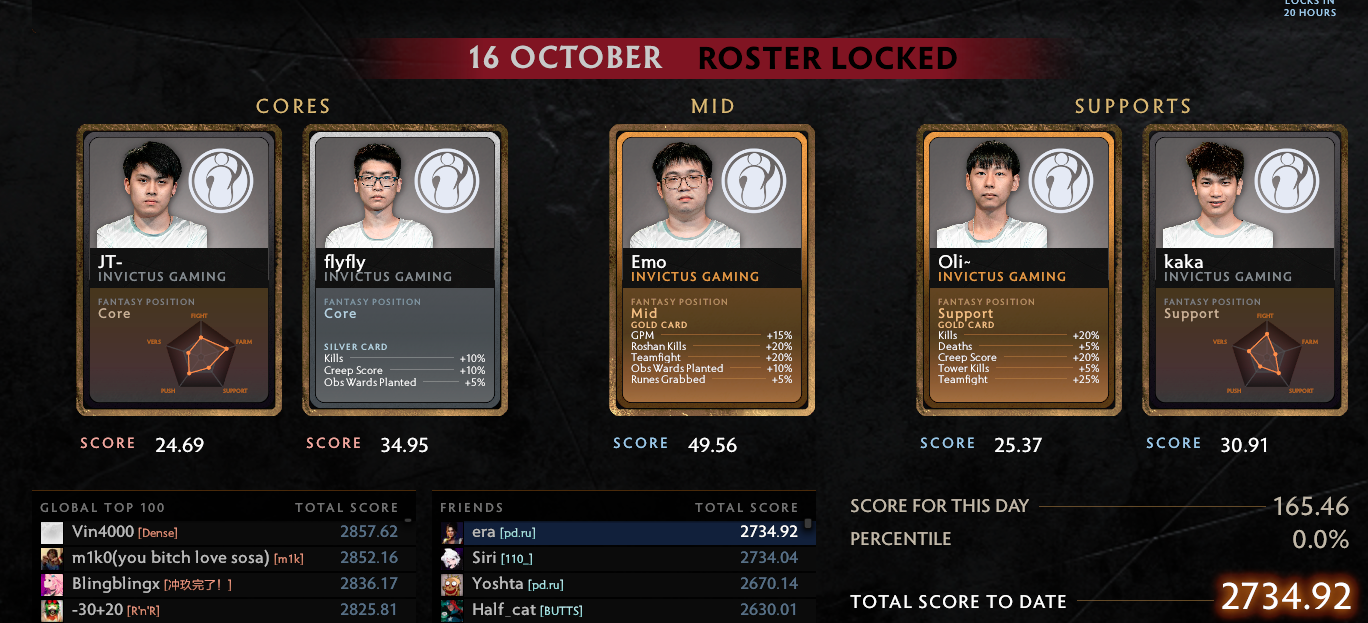The width and height of the screenshot is (1368, 623).
Task: Select the JT- core player card
Action: click(179, 270)
